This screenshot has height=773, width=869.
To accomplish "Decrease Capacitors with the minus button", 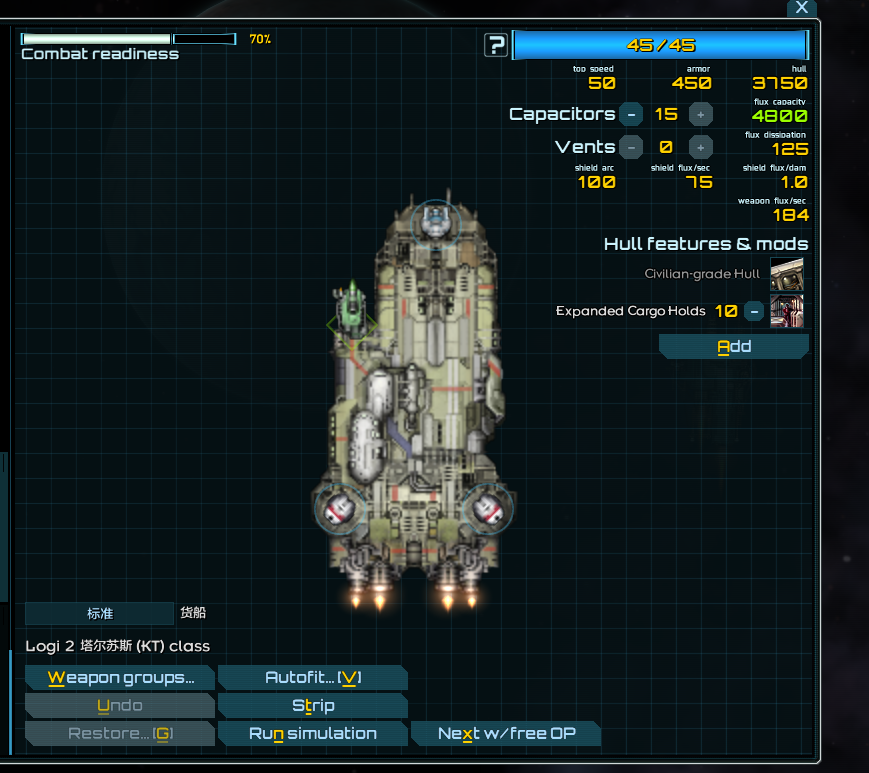I will coord(631,114).
